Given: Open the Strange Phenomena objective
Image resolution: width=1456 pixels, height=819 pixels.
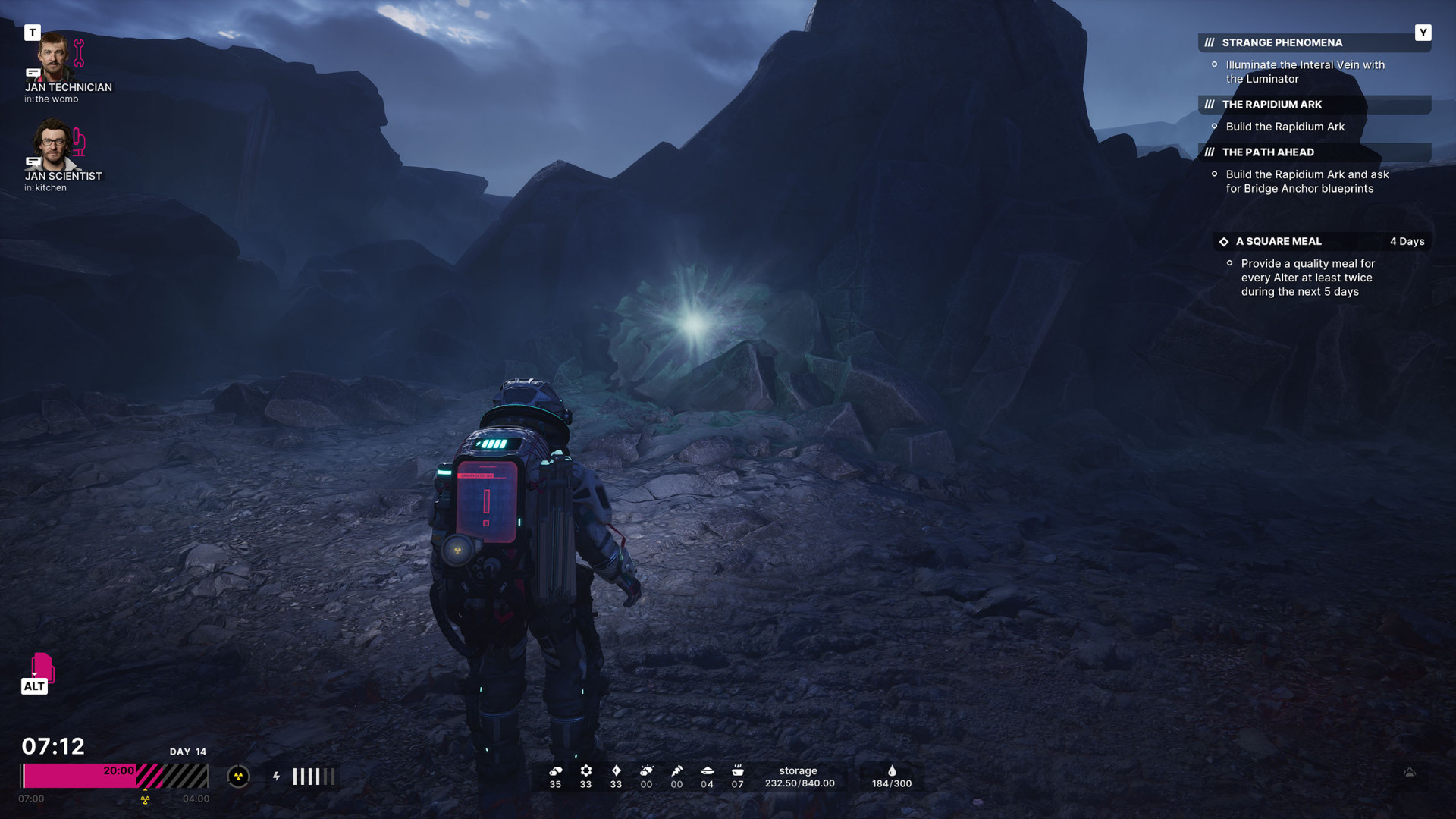Looking at the screenshot, I should point(1282,43).
